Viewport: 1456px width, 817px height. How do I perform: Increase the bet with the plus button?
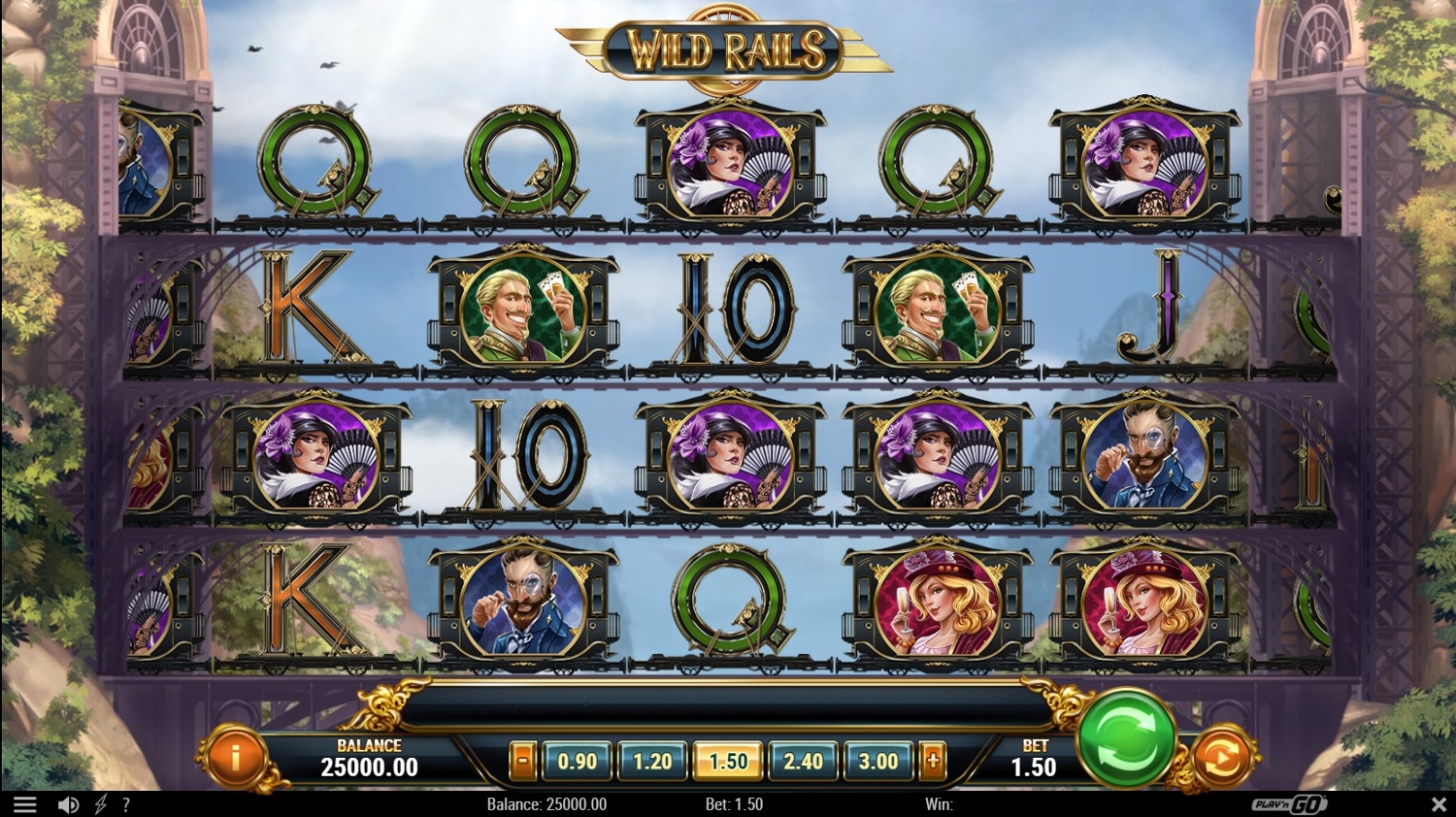[x=933, y=762]
